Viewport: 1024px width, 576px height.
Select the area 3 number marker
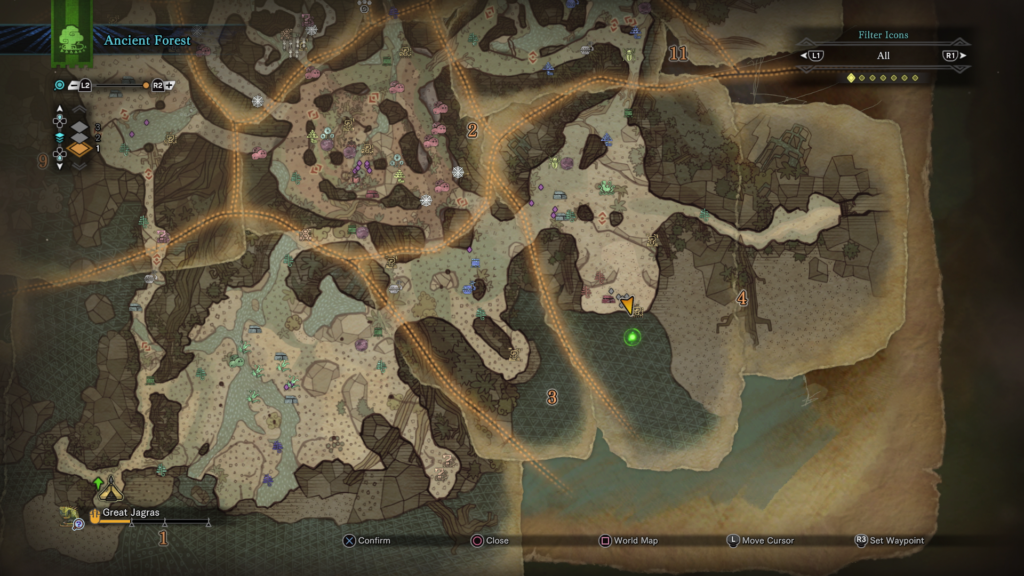pyautogui.click(x=552, y=397)
